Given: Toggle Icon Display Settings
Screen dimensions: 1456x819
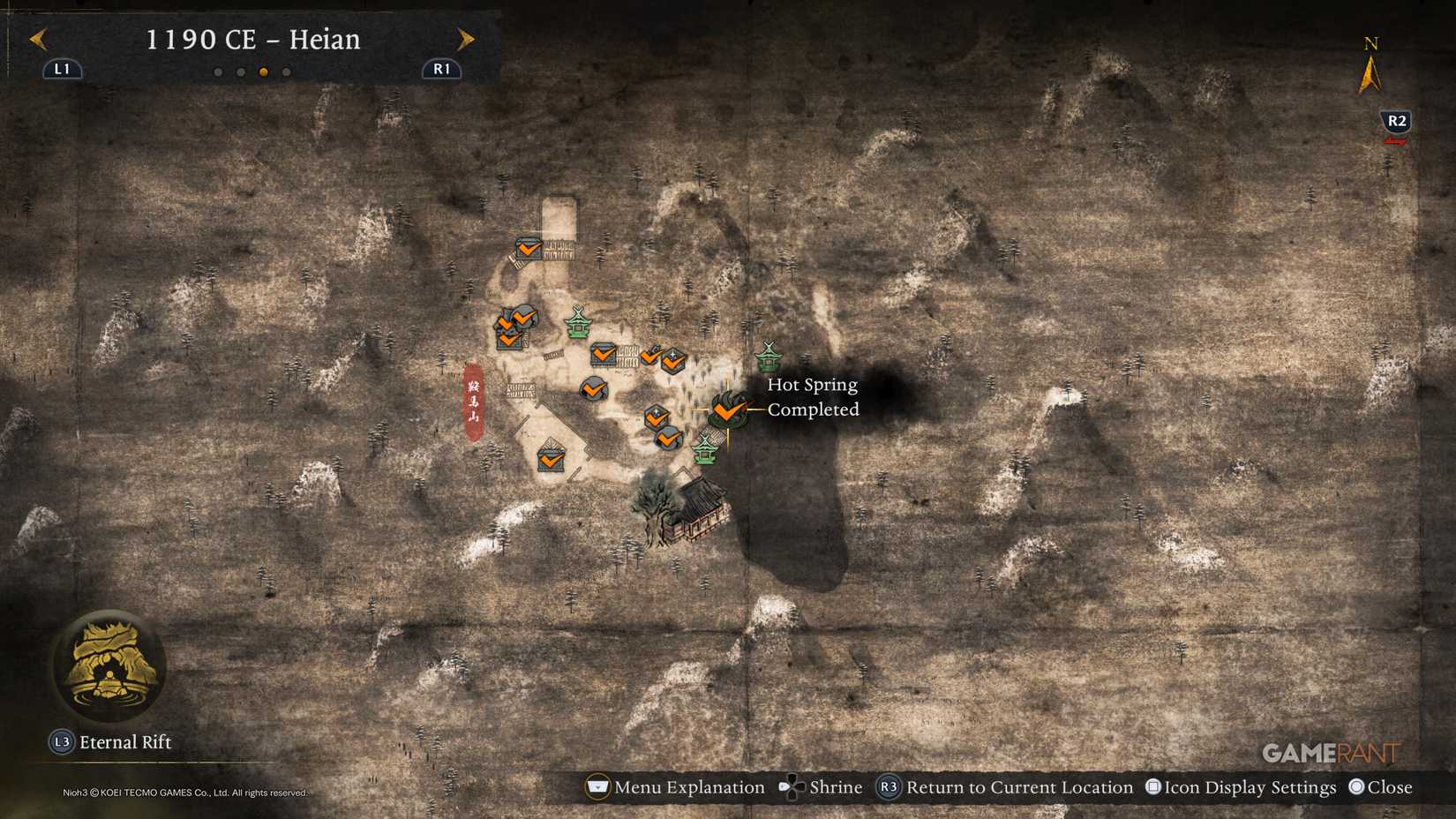Looking at the screenshot, I should pos(1152,786).
